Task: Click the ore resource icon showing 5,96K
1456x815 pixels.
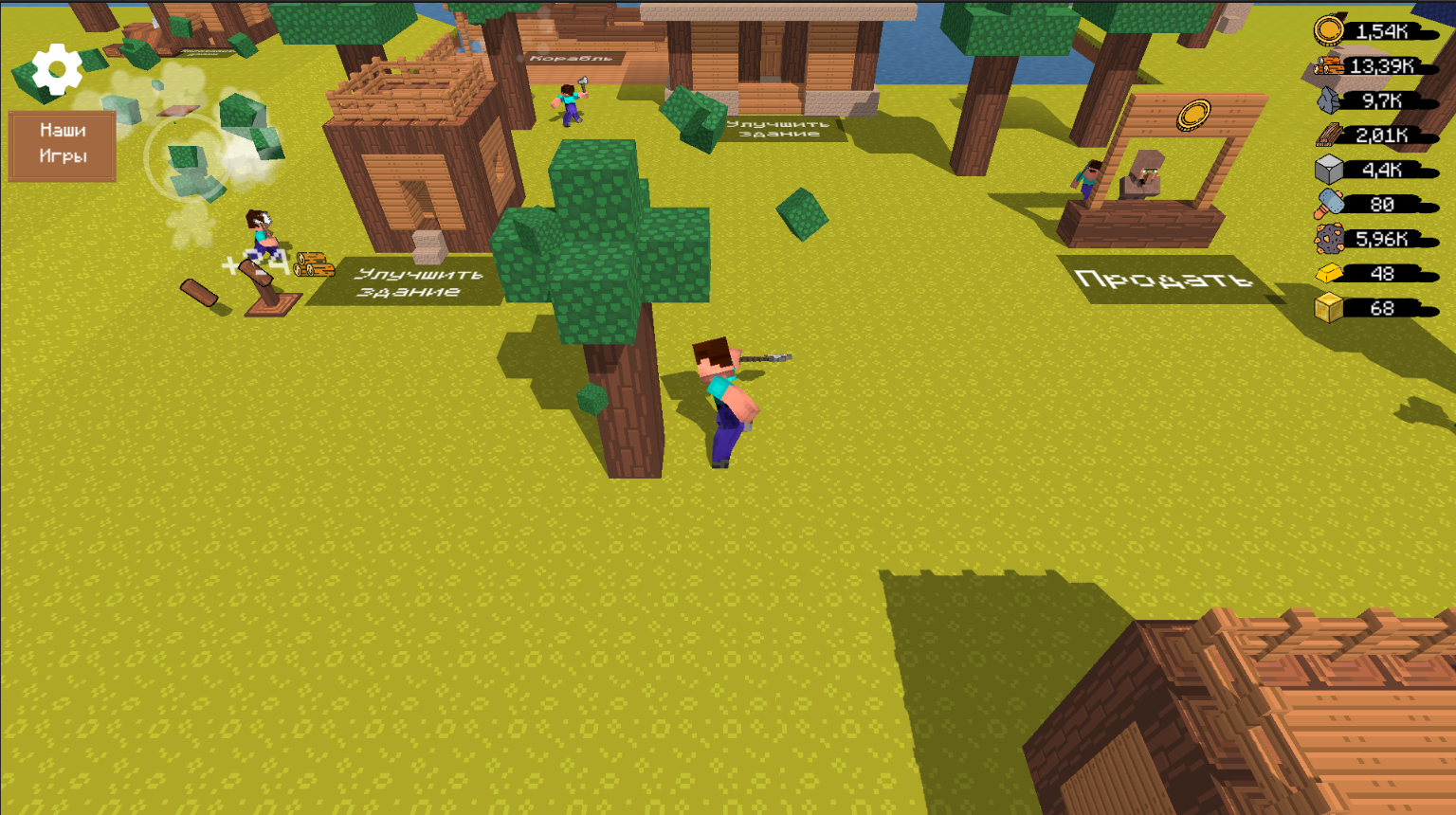Action: pos(1331,240)
